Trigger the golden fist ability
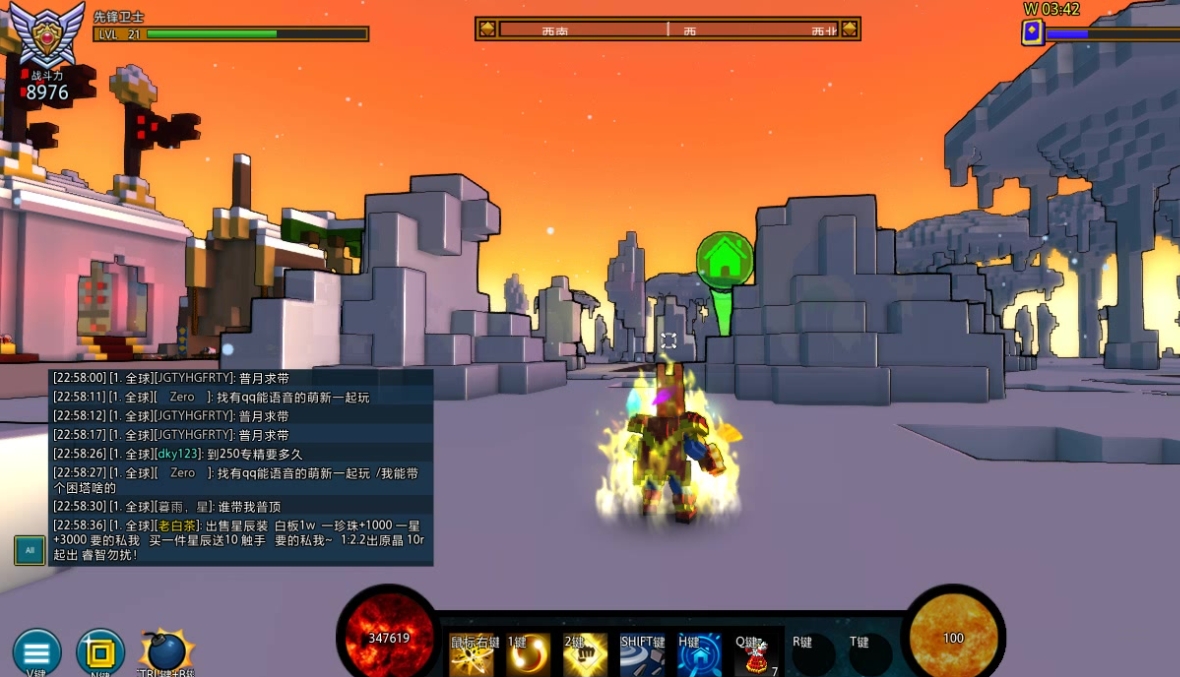Image resolution: width=1180 pixels, height=677 pixels. tap(585, 654)
